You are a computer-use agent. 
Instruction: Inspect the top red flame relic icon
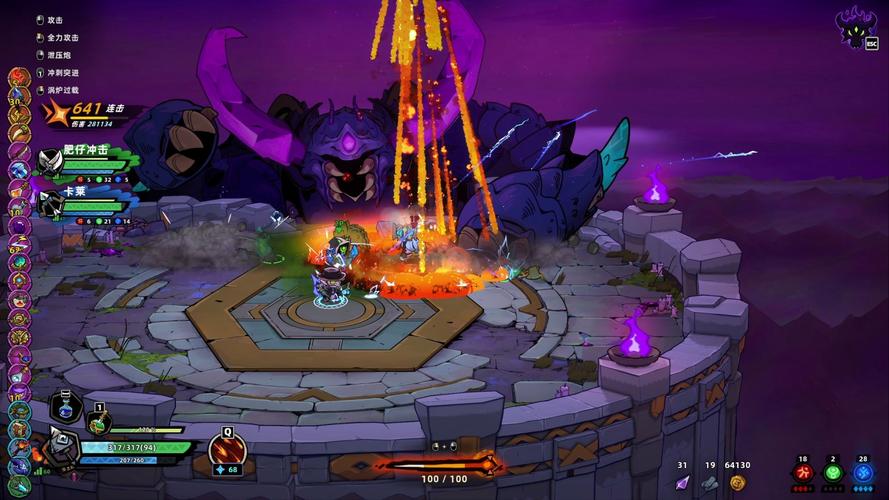pos(19,77)
